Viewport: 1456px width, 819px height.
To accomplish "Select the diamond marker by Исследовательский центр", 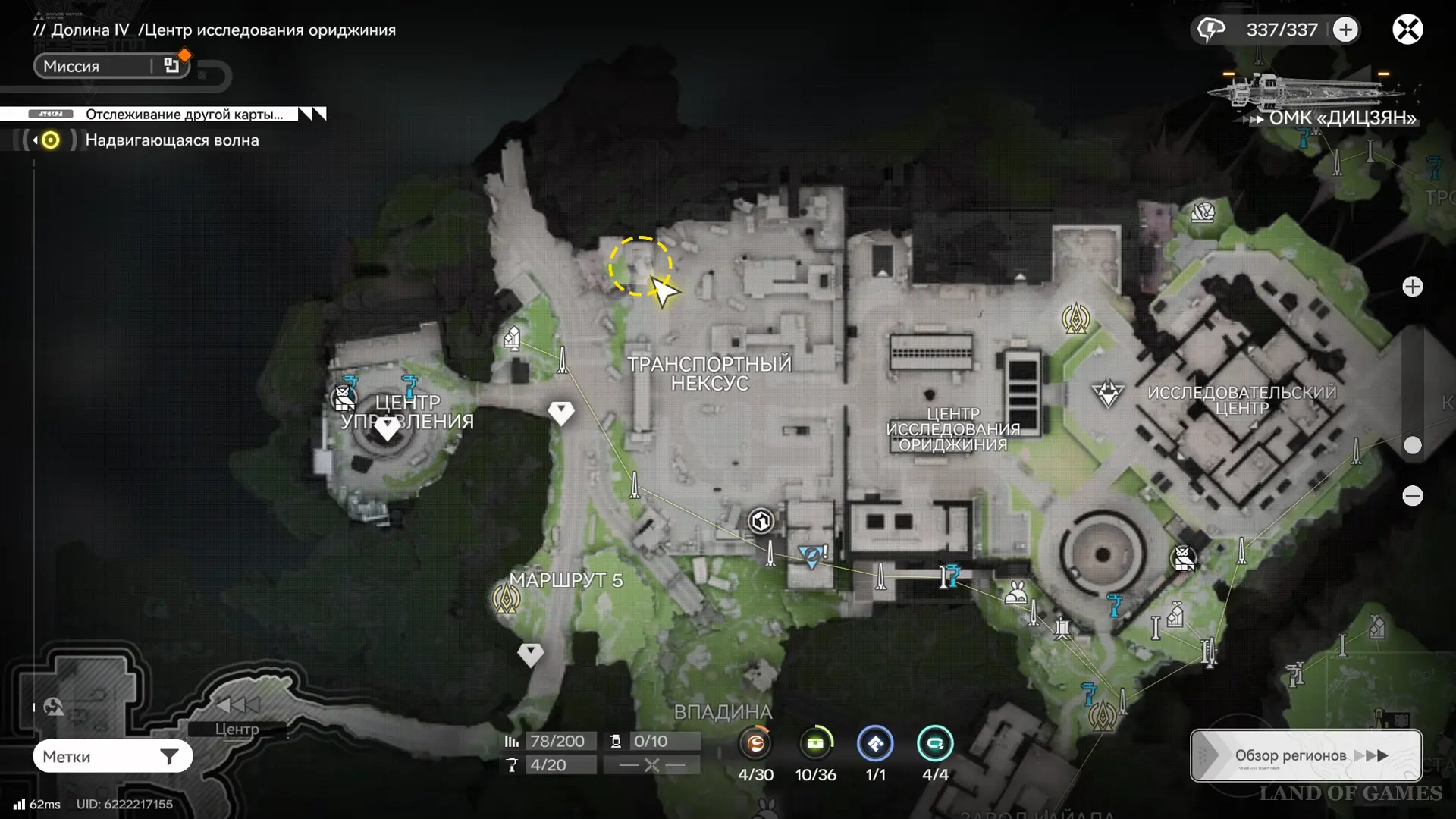I will coord(1107,394).
